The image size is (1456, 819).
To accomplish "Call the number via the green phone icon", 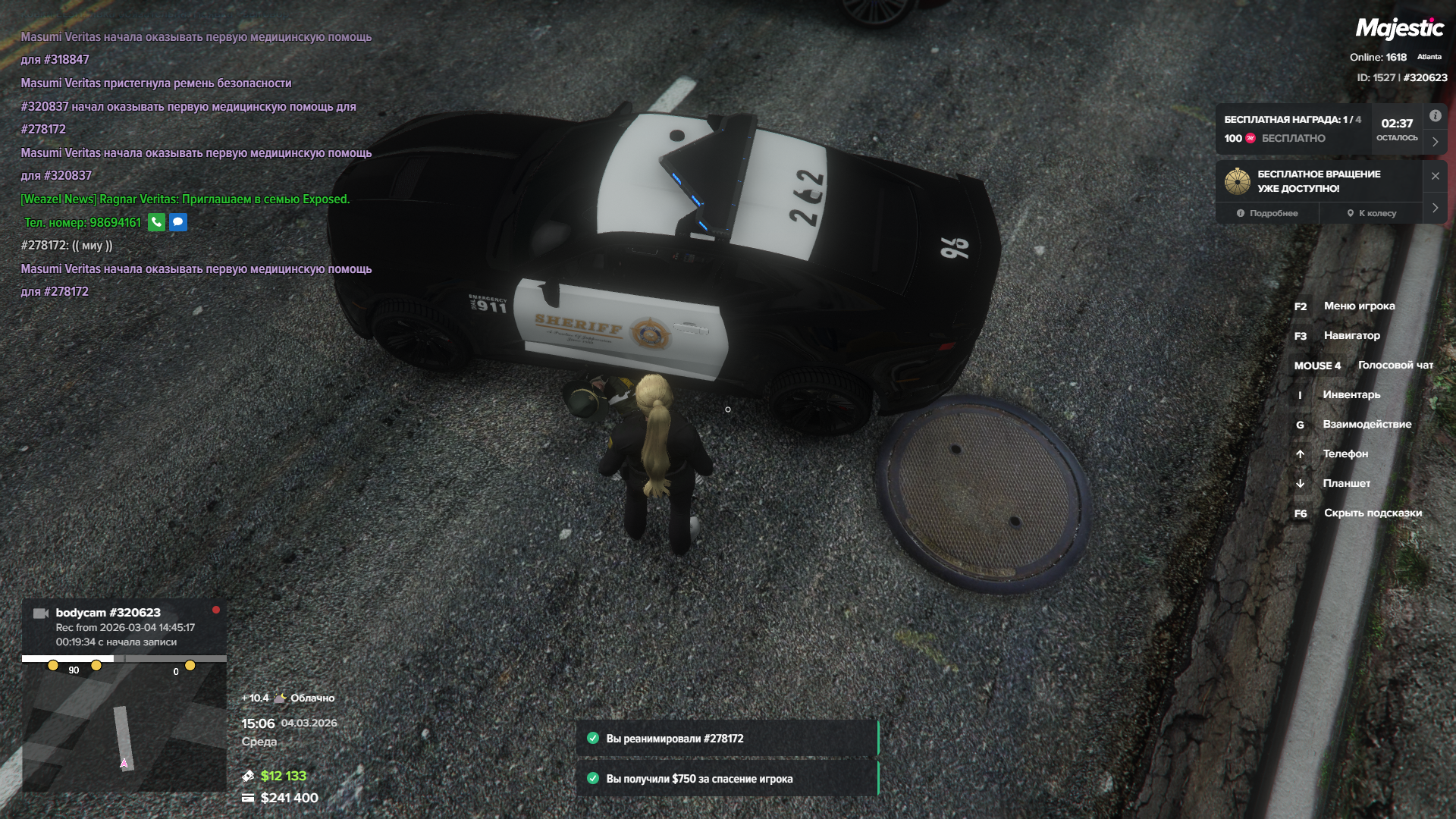I will click(156, 222).
